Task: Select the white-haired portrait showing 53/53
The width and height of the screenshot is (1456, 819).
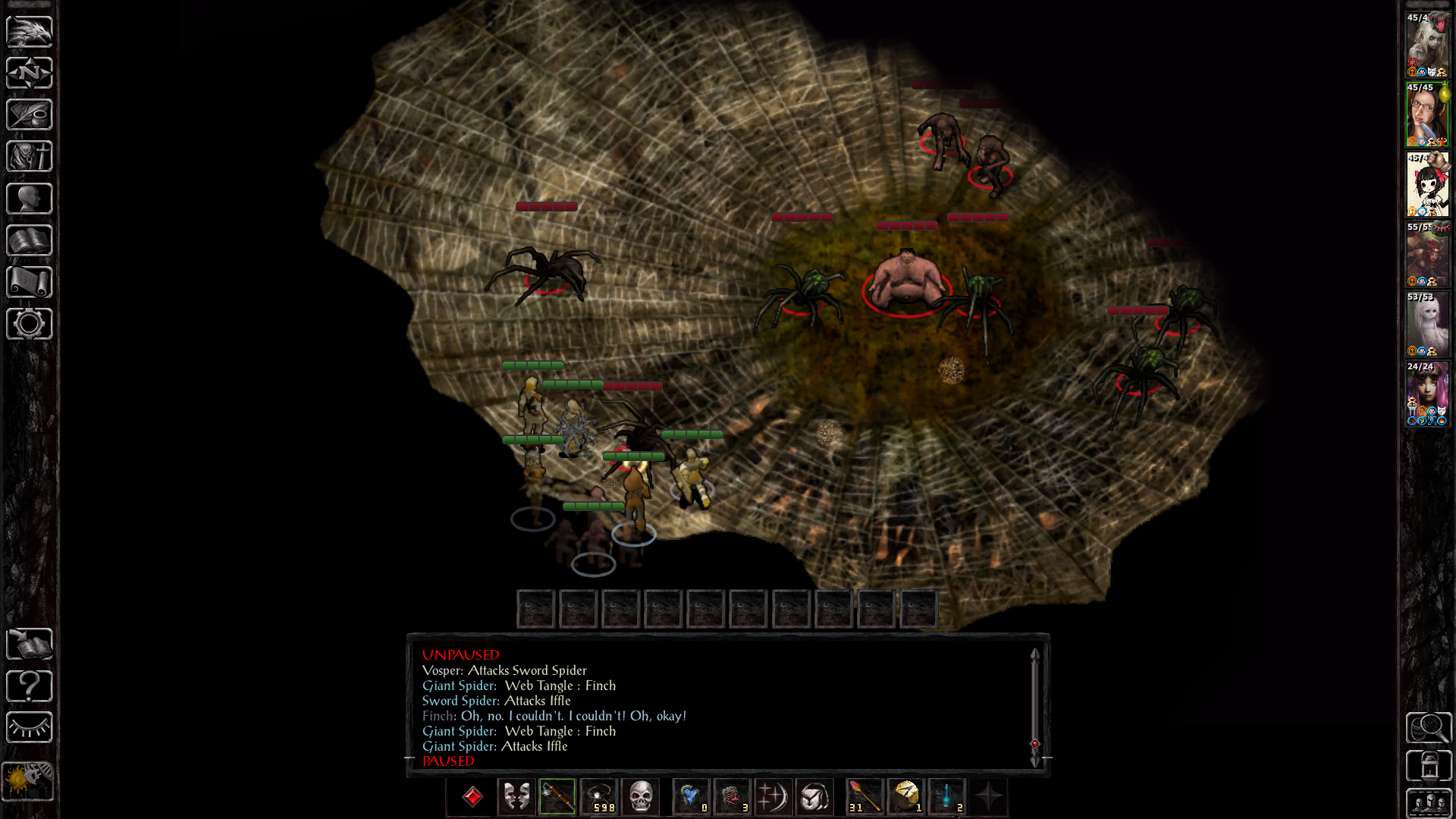Action: (1427, 325)
